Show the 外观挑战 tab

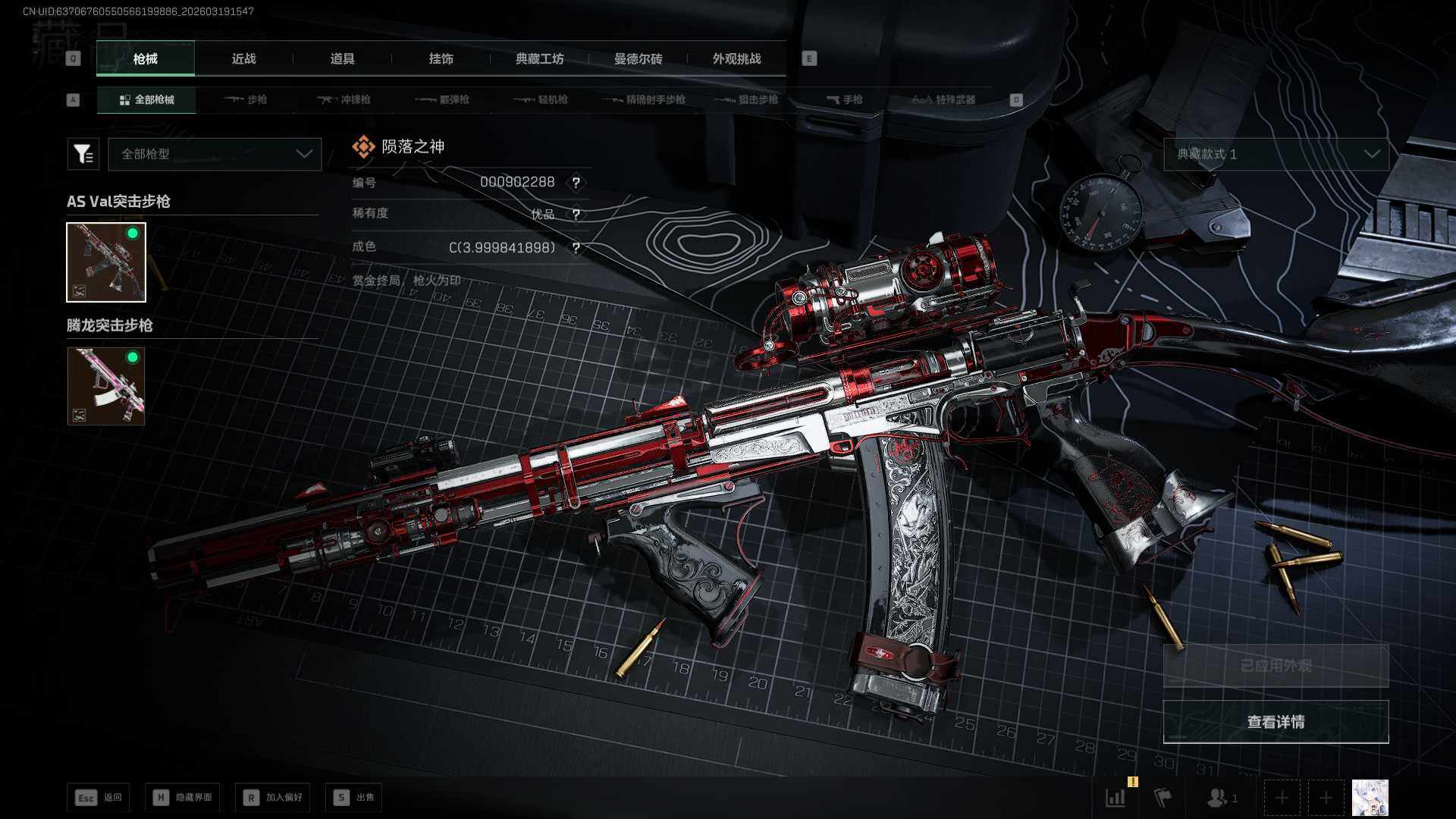[736, 59]
